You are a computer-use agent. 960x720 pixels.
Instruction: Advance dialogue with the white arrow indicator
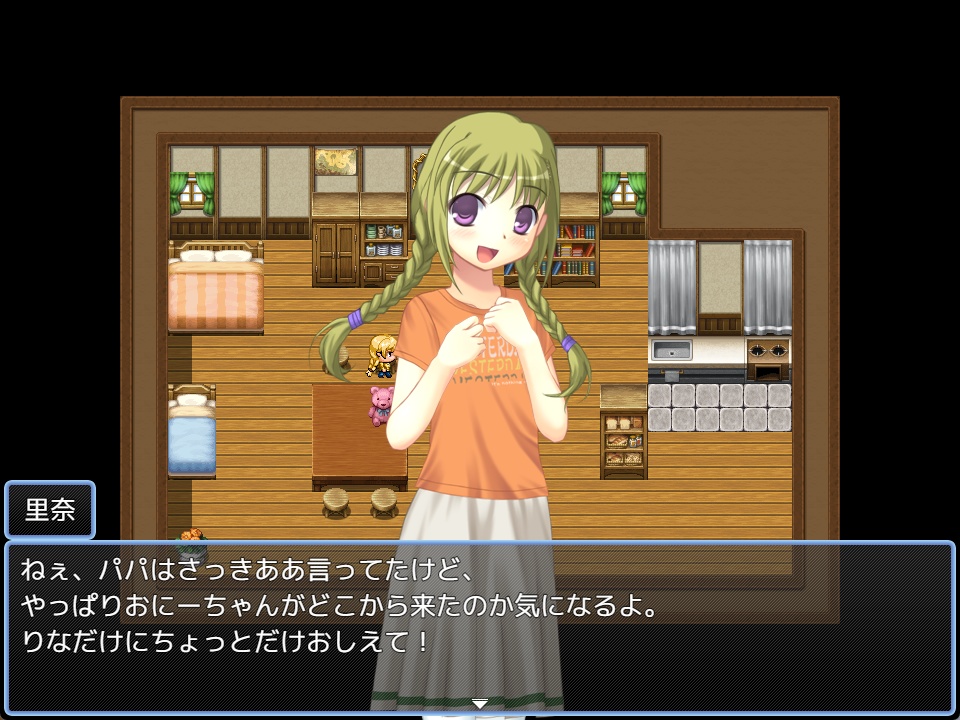pyautogui.click(x=480, y=704)
